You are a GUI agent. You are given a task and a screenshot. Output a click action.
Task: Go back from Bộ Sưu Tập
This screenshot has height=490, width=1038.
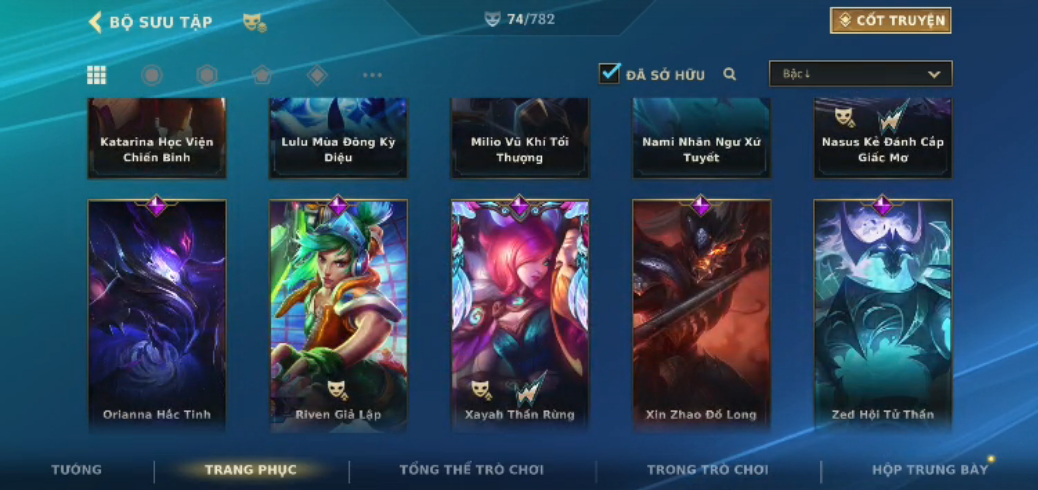(x=96, y=22)
